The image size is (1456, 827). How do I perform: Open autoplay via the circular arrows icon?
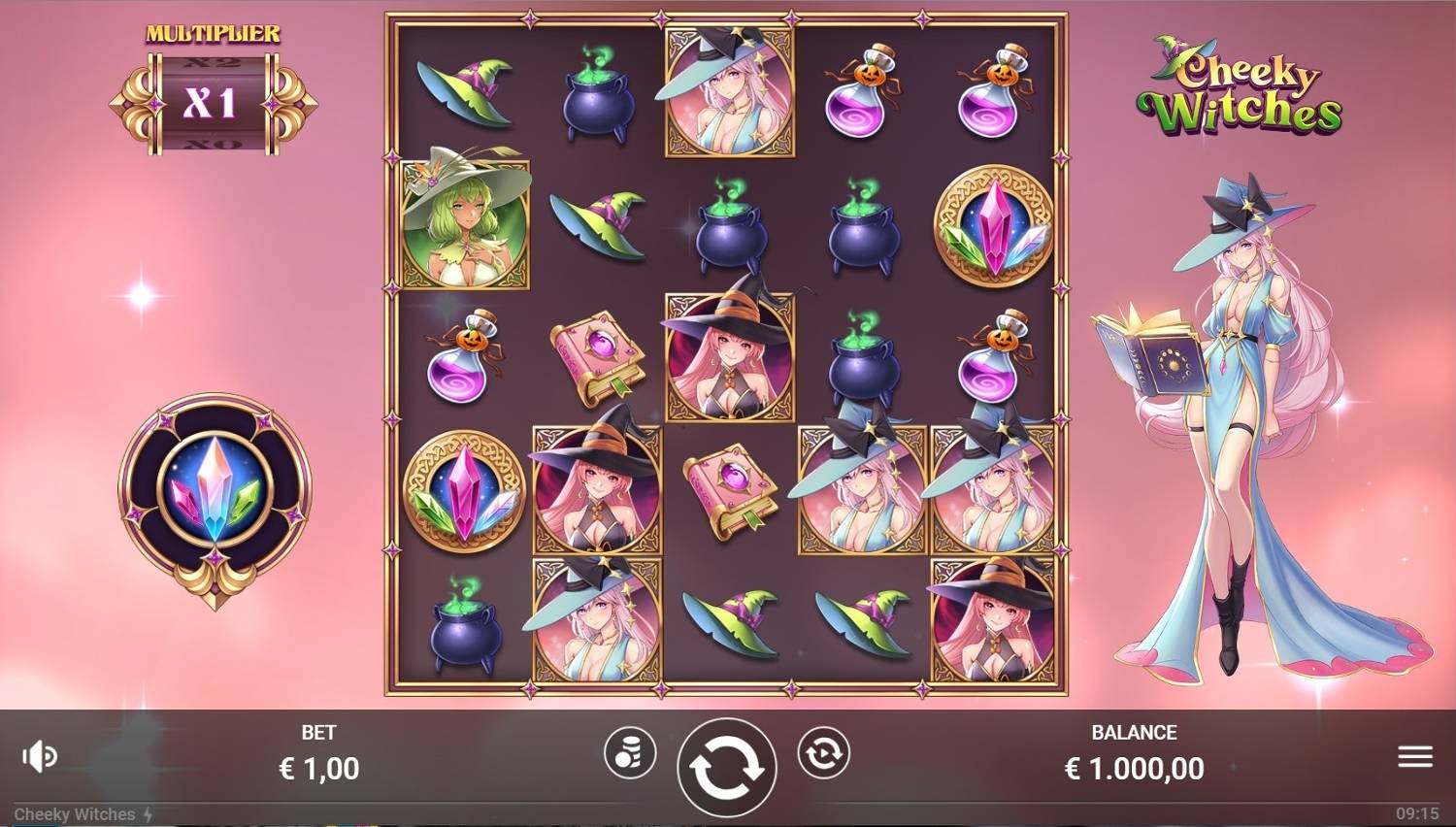(824, 752)
